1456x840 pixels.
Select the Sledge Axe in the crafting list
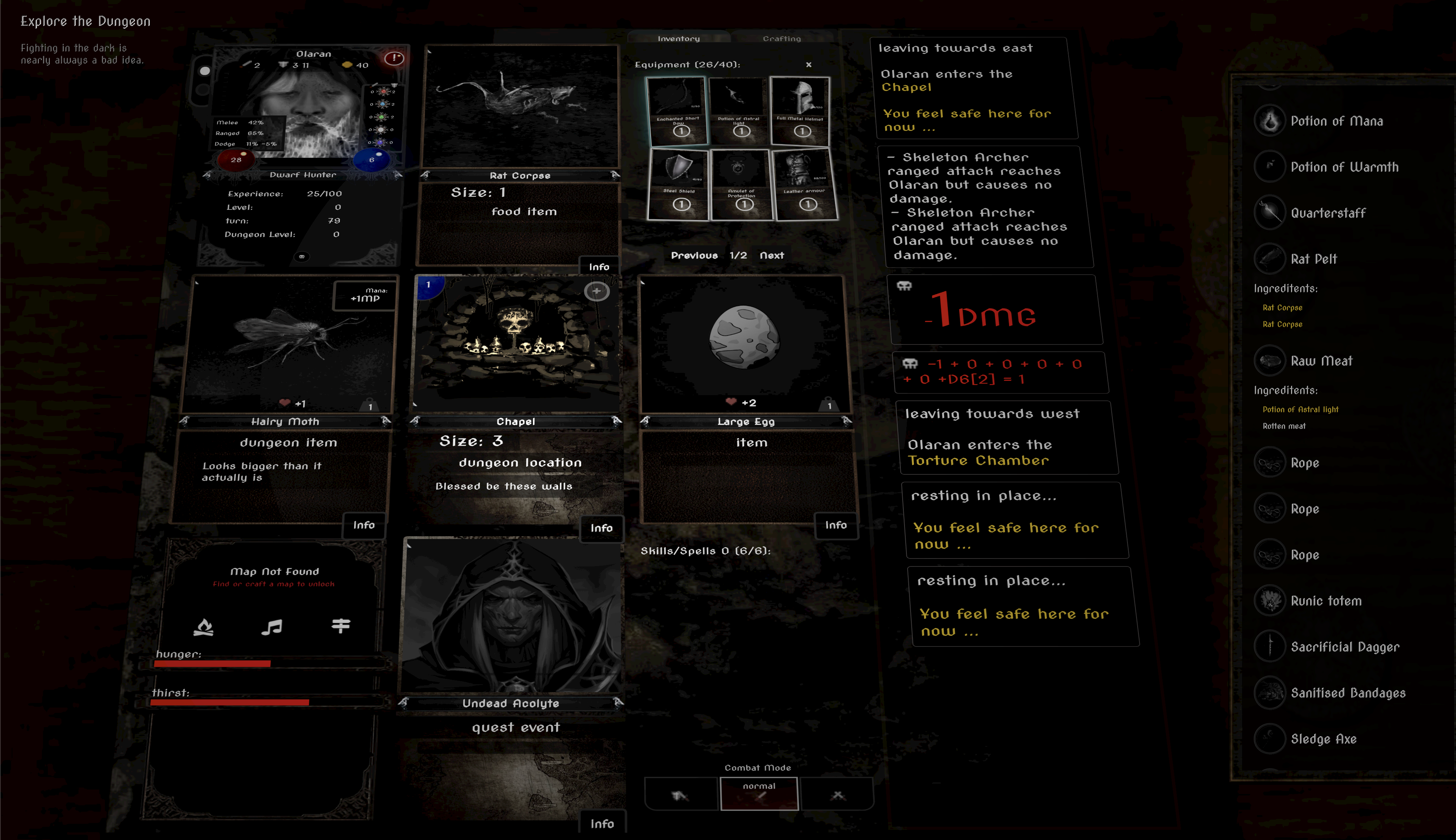[x=1270, y=739]
